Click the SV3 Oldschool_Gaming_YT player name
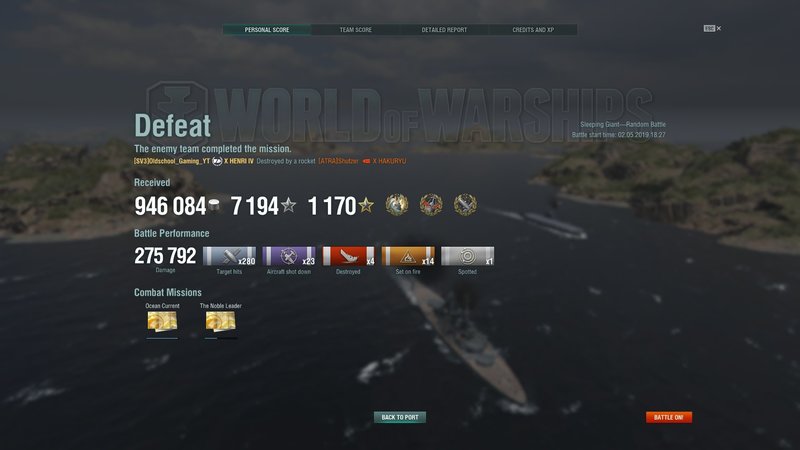 [x=171, y=161]
